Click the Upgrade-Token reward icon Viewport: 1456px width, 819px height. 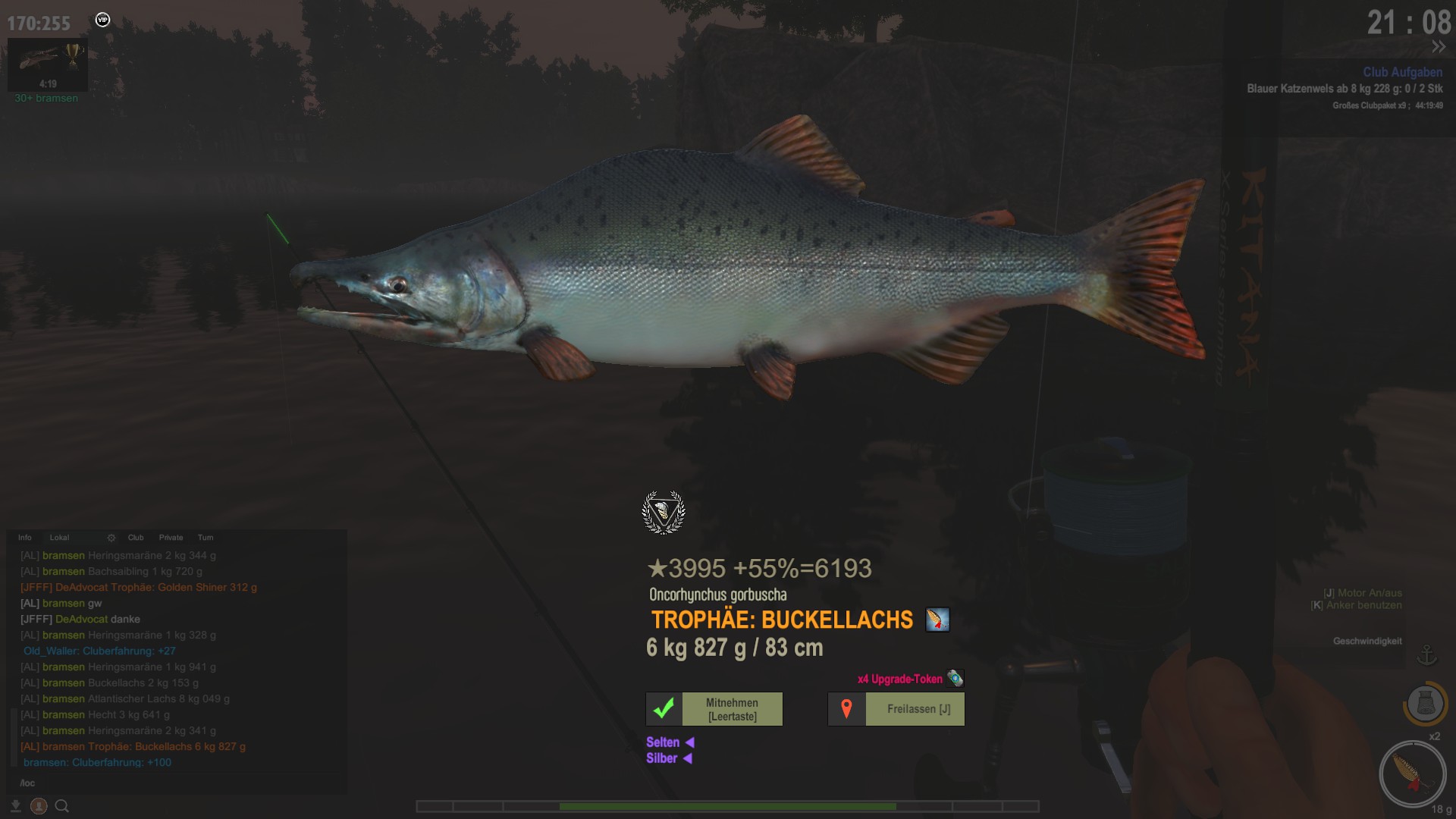[955, 679]
